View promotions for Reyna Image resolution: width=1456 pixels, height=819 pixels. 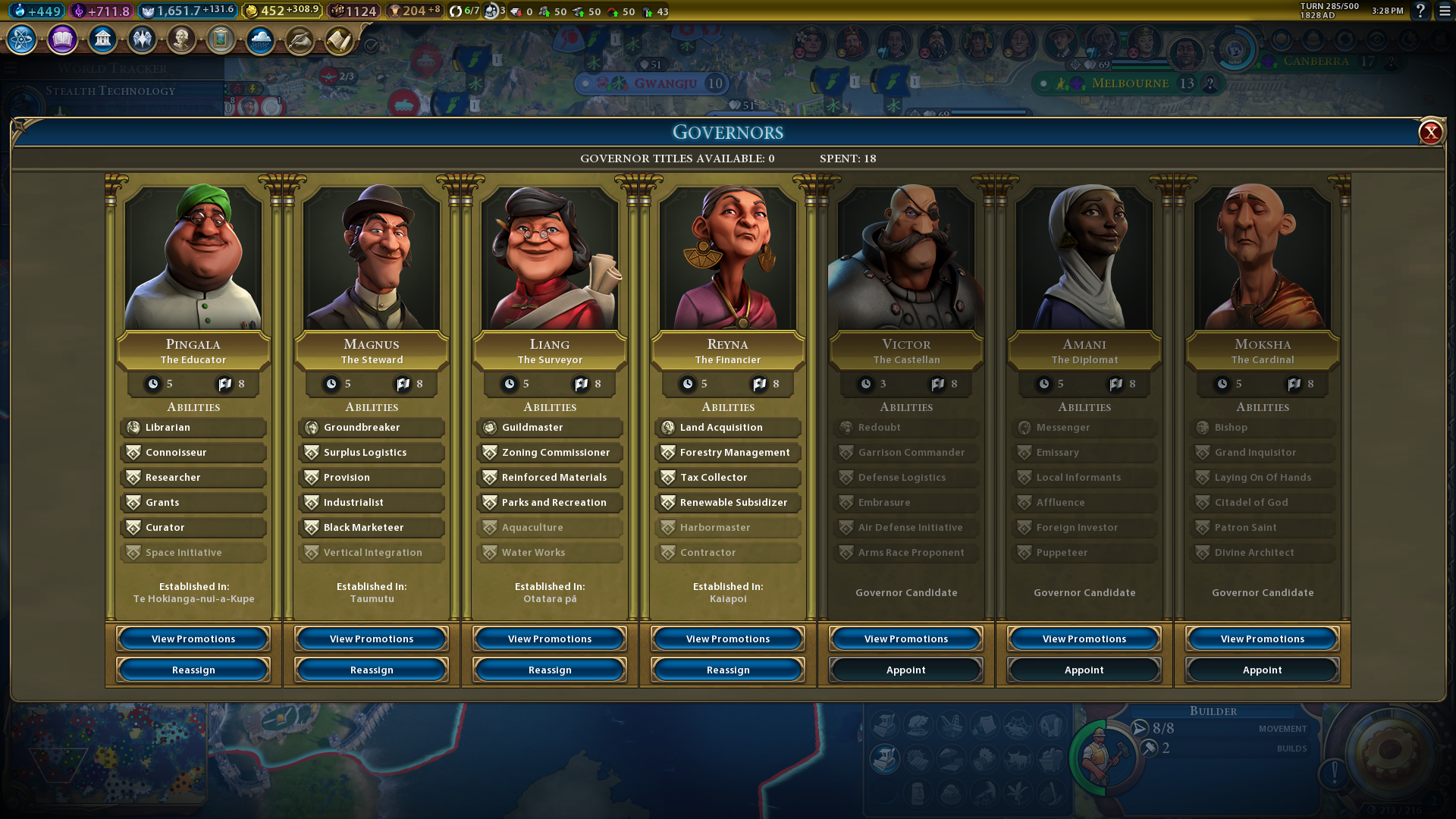pos(728,639)
